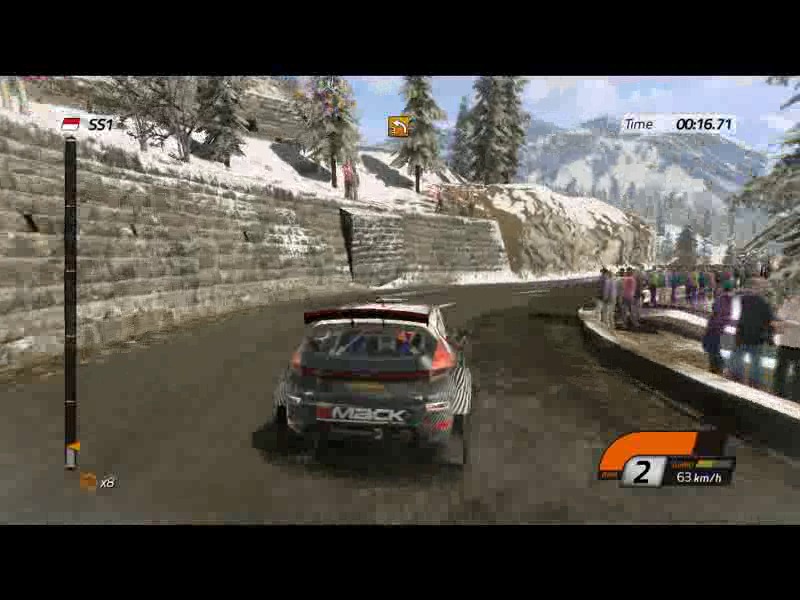Select the SS1 stage flag indicator
The image size is (800, 600).
pos(71,124)
